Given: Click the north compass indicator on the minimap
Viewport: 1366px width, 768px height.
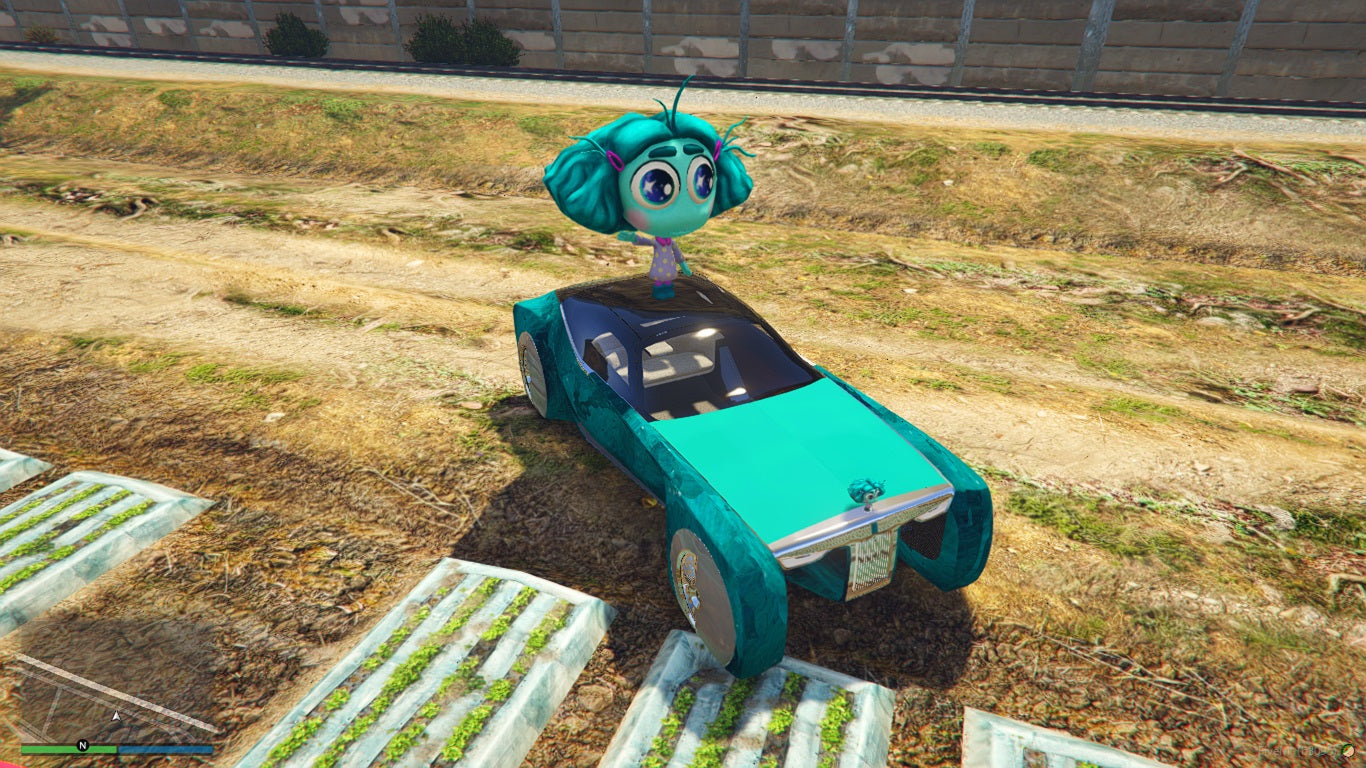Looking at the screenshot, I should pos(82,744).
